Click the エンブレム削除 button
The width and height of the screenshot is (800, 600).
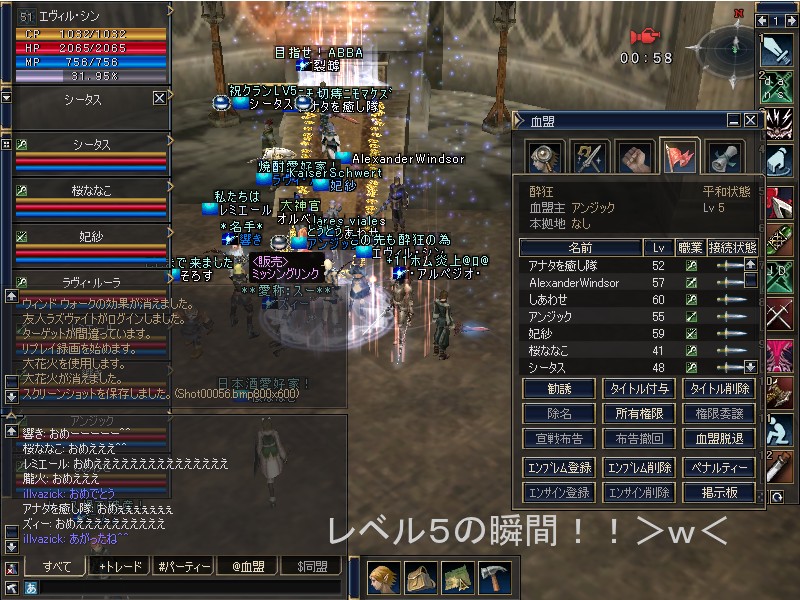pyautogui.click(x=638, y=467)
